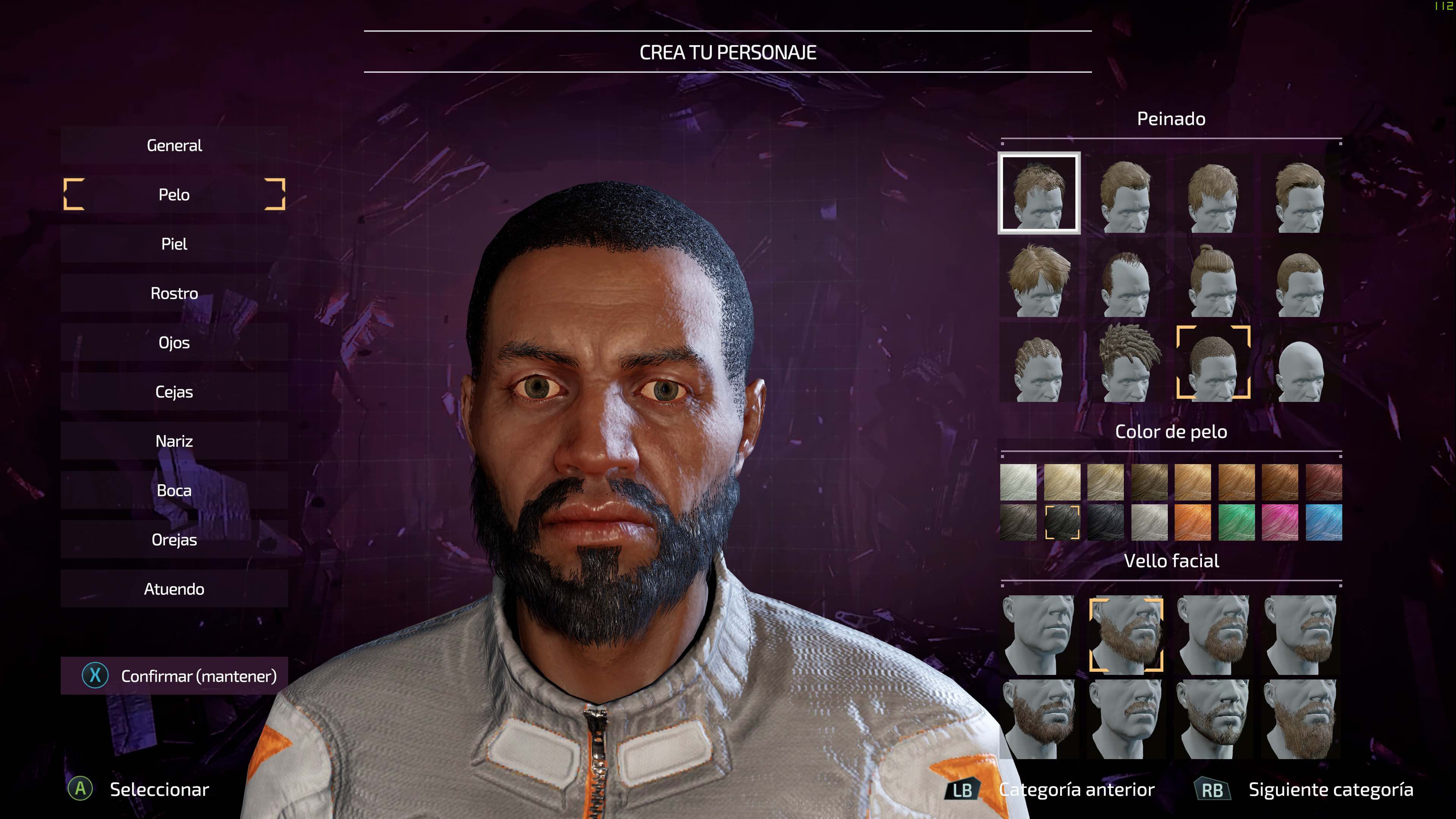Select the Orejas category
The width and height of the screenshot is (1456, 819).
tap(174, 539)
